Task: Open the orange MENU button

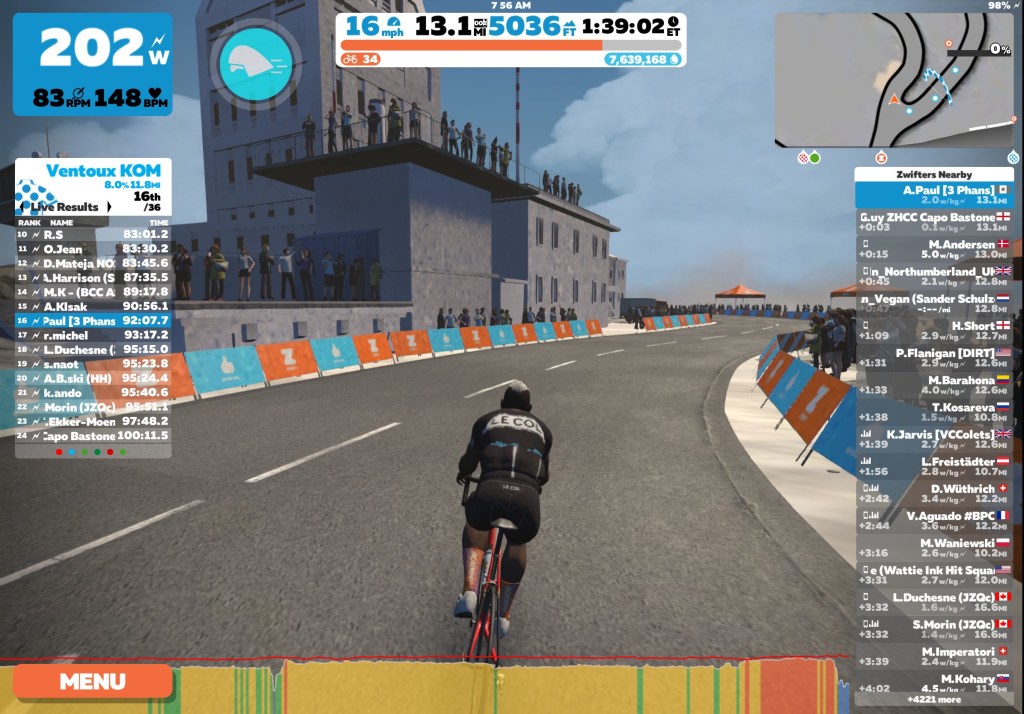Action: (x=92, y=682)
